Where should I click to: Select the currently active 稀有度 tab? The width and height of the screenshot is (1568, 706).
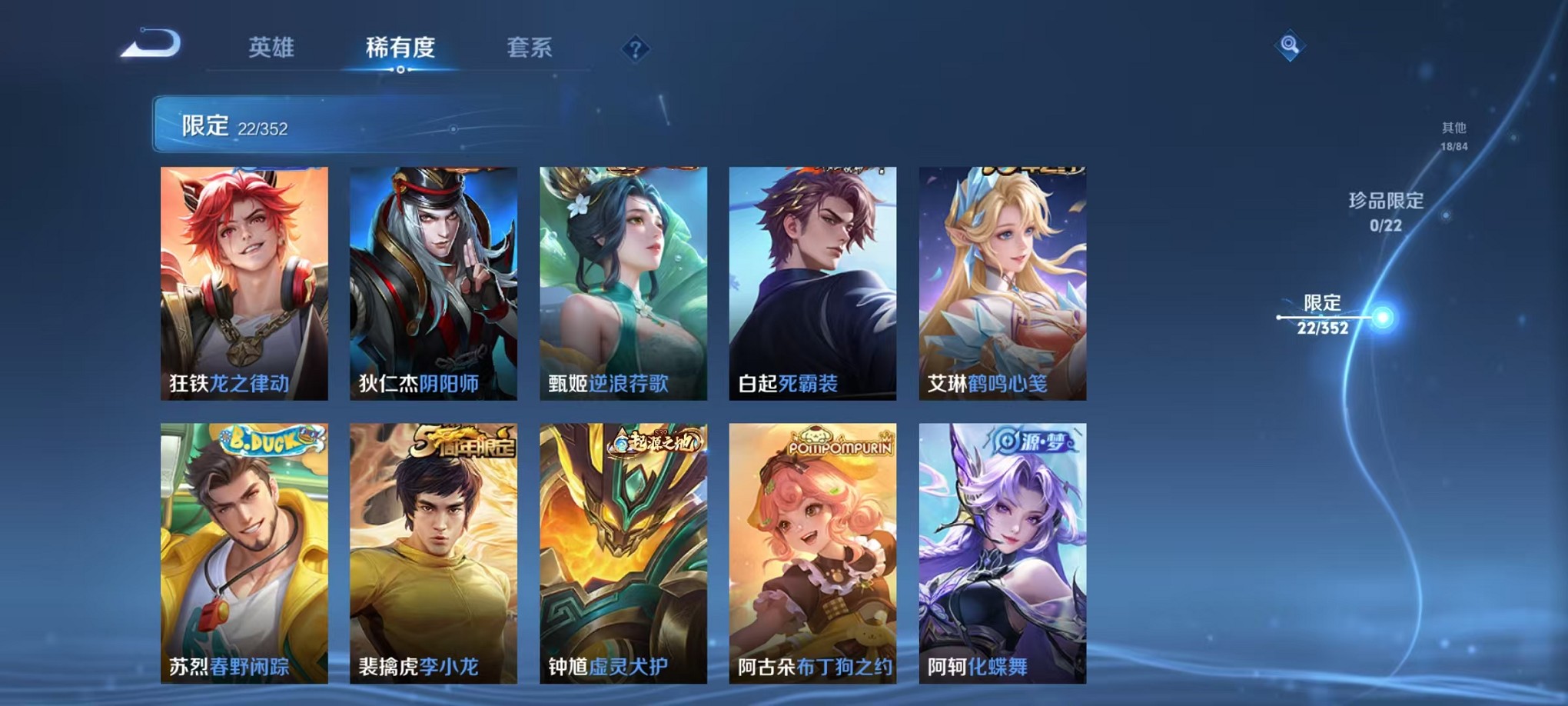[399, 48]
